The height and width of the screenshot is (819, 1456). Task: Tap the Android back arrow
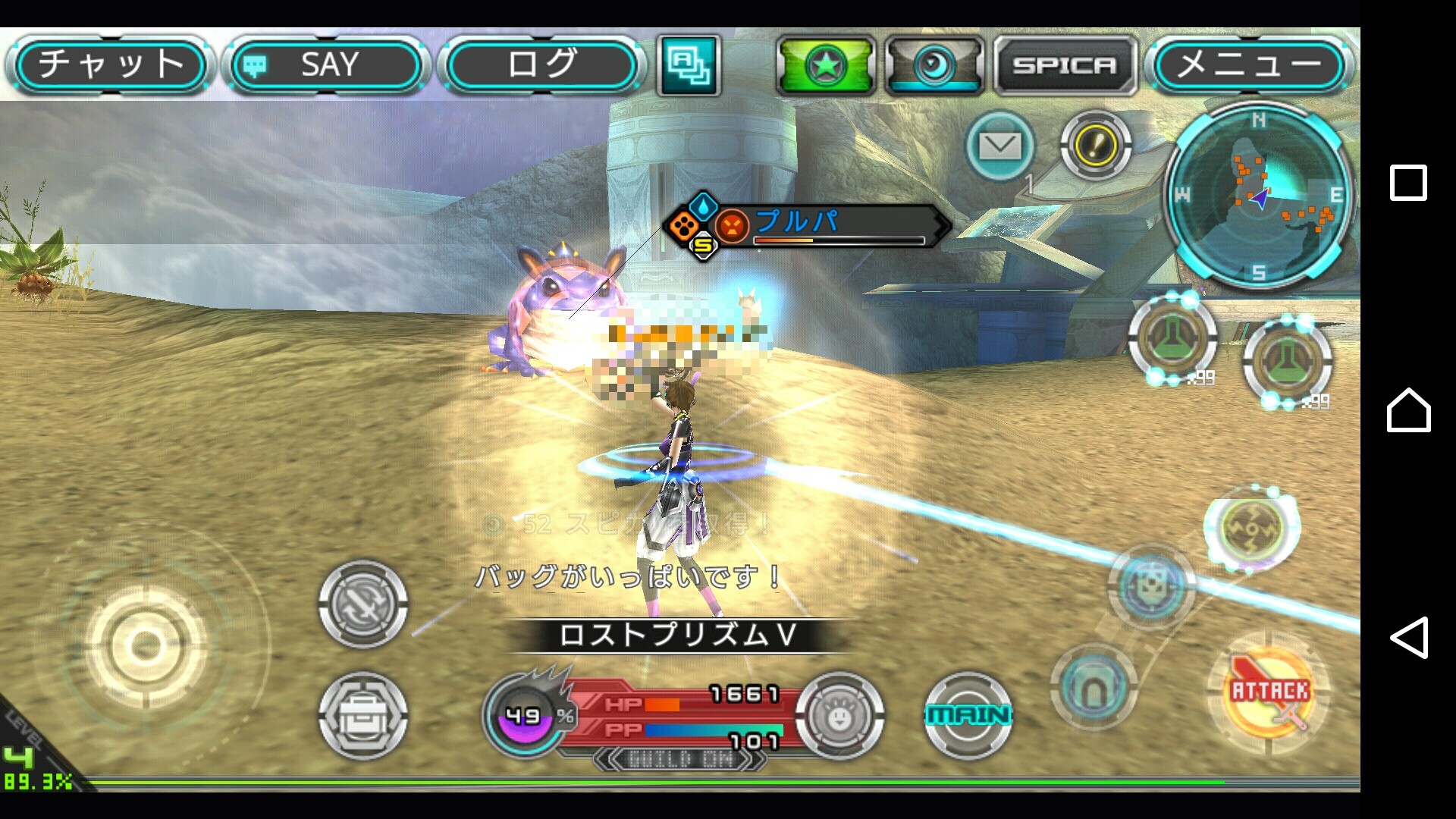click(x=1408, y=637)
